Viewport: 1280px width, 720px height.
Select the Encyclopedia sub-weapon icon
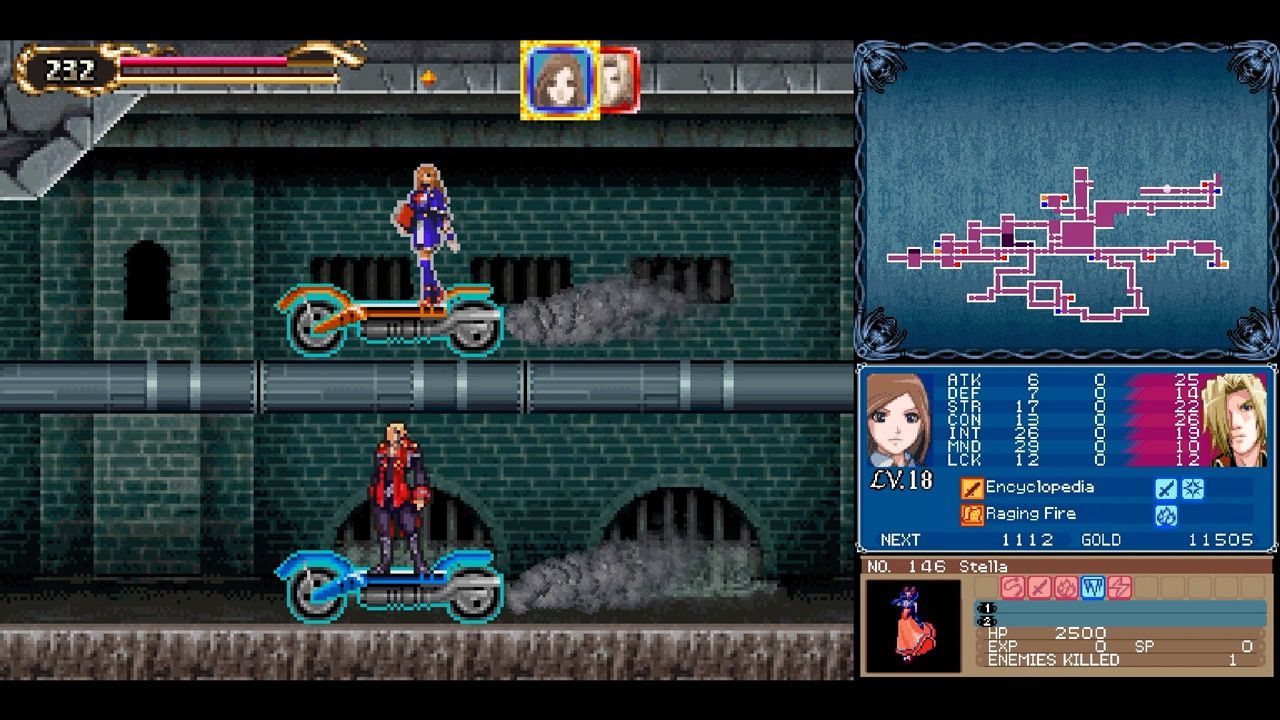(x=970, y=487)
